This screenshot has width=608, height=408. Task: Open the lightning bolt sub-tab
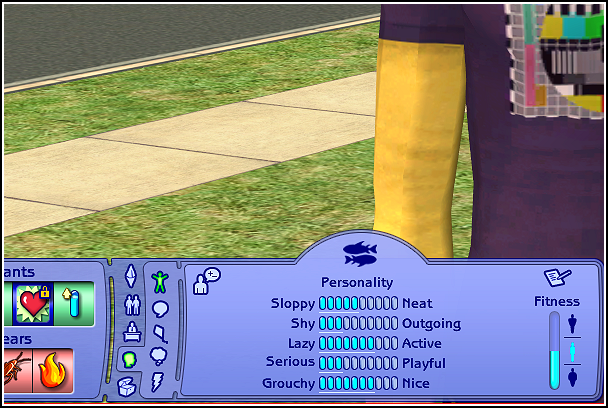pyautogui.click(x=158, y=380)
